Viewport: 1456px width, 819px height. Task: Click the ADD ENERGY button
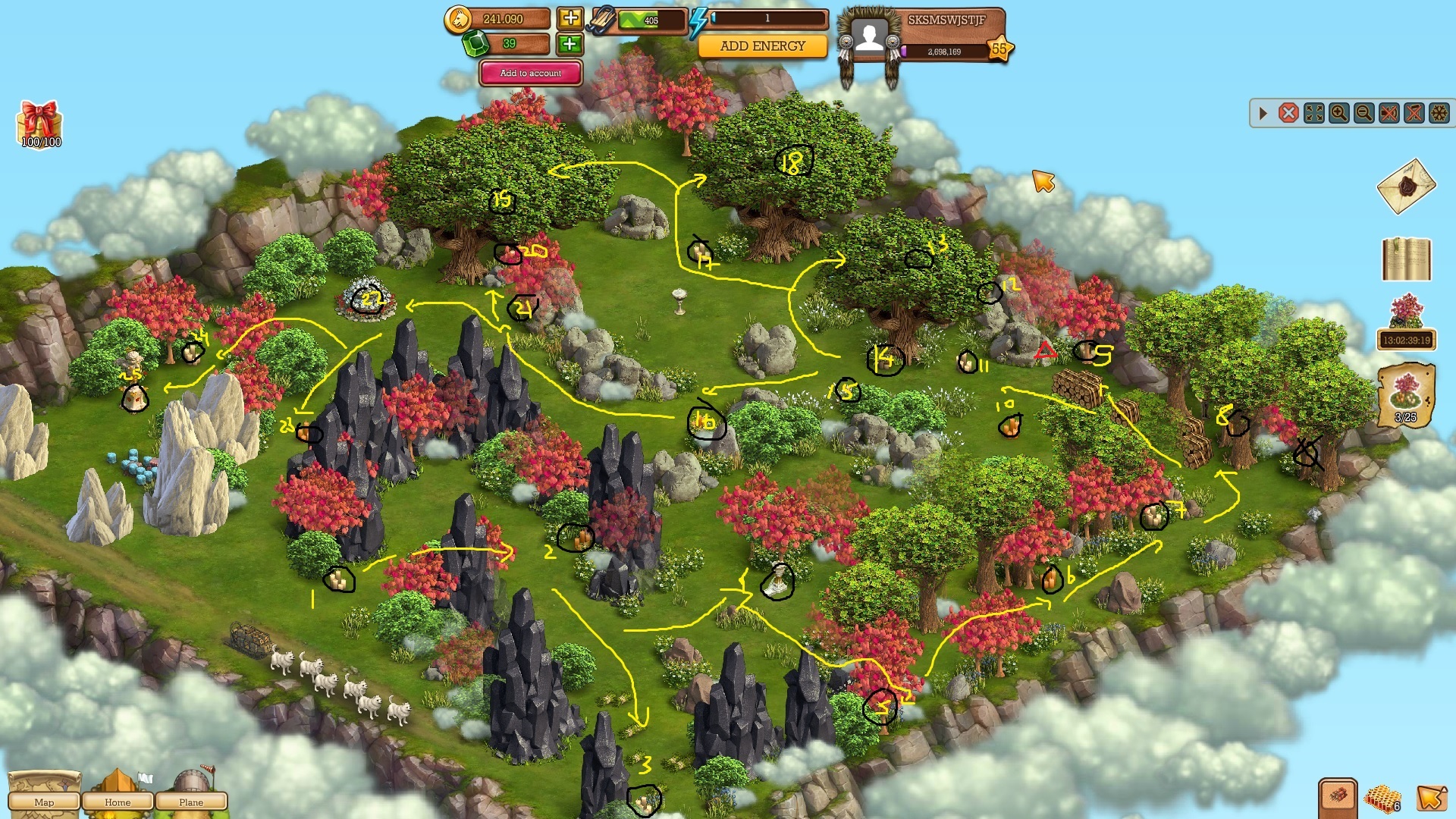tap(760, 46)
